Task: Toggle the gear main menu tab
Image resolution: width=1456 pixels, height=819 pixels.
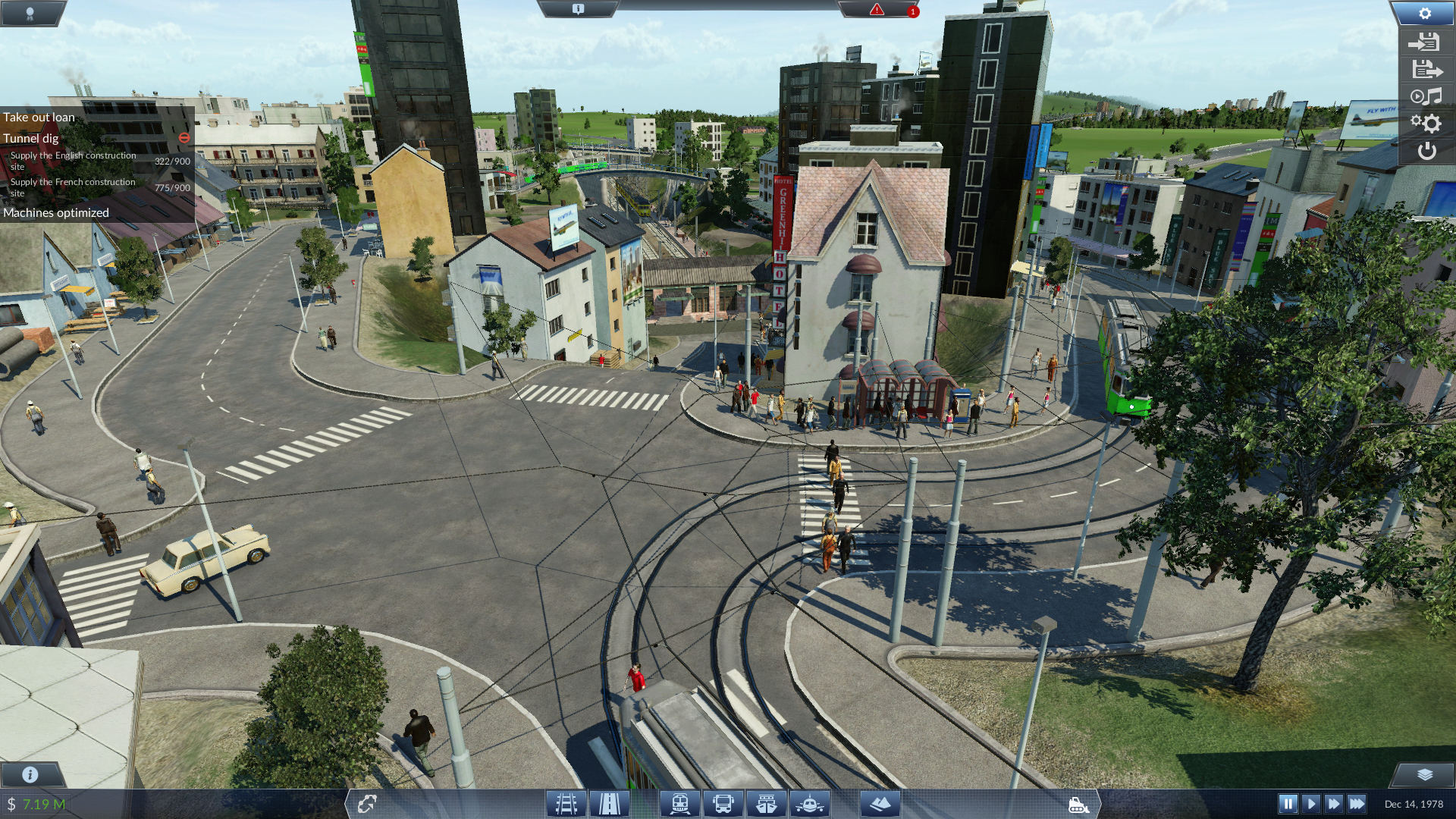Action: pyautogui.click(x=1424, y=14)
